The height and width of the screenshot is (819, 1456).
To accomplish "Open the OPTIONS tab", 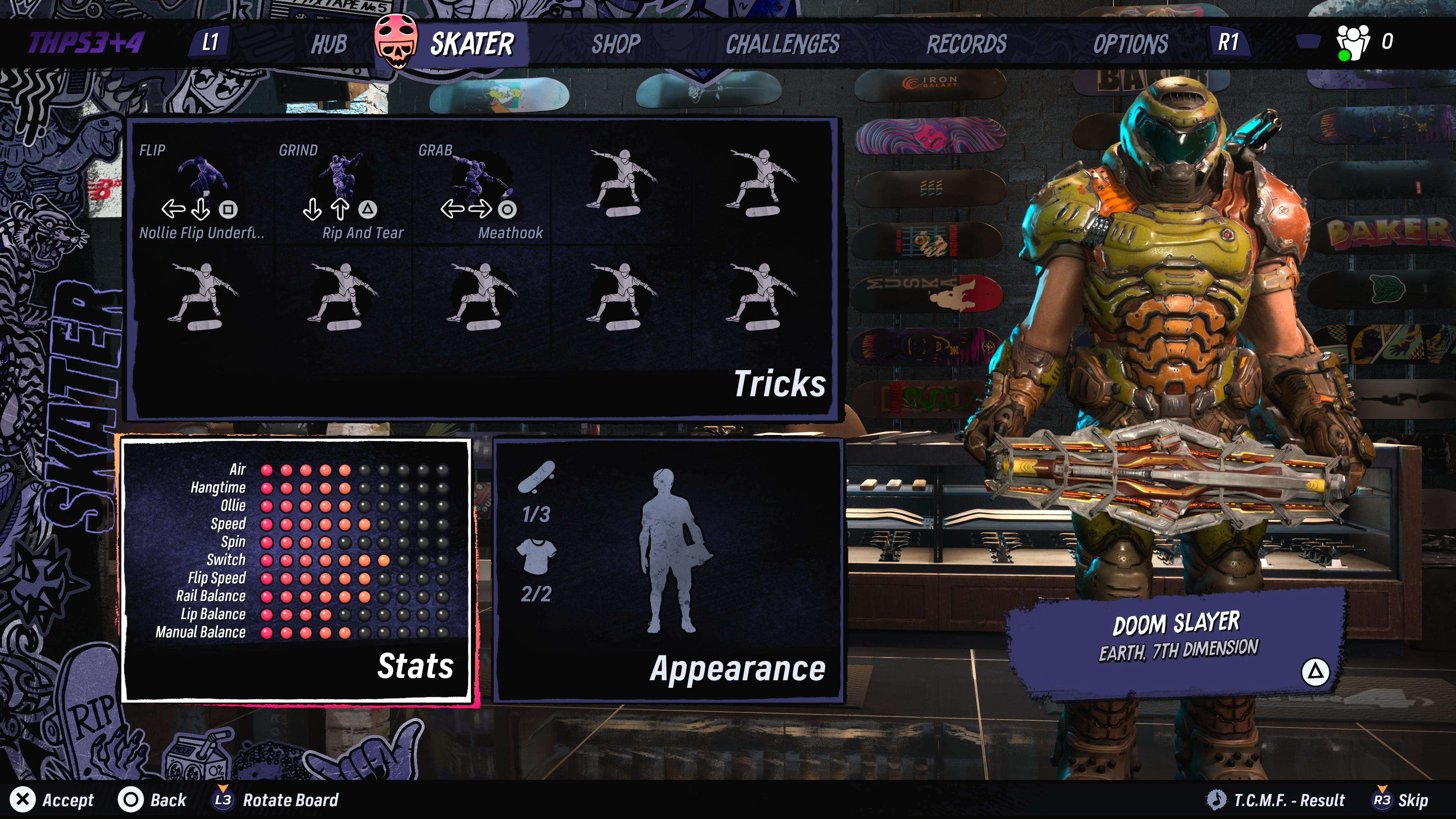I will click(1130, 44).
